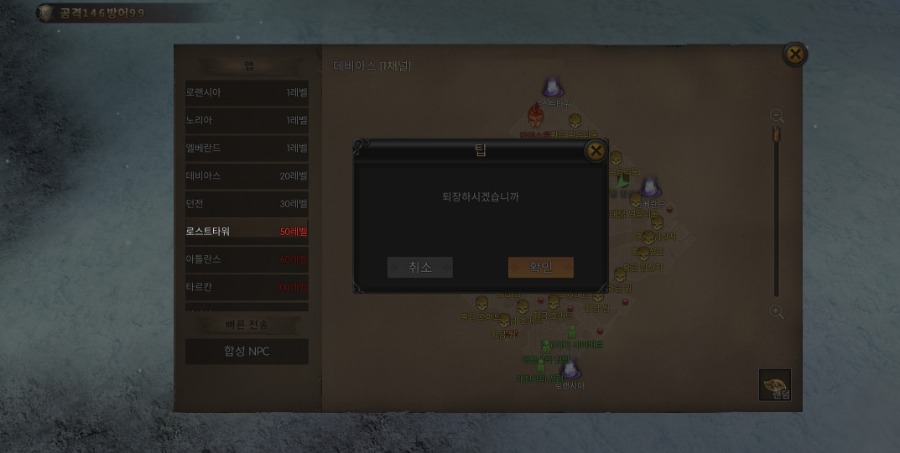This screenshot has width=900, height=453.
Task: Choose 타르칸 from the map list
Action: (246, 288)
